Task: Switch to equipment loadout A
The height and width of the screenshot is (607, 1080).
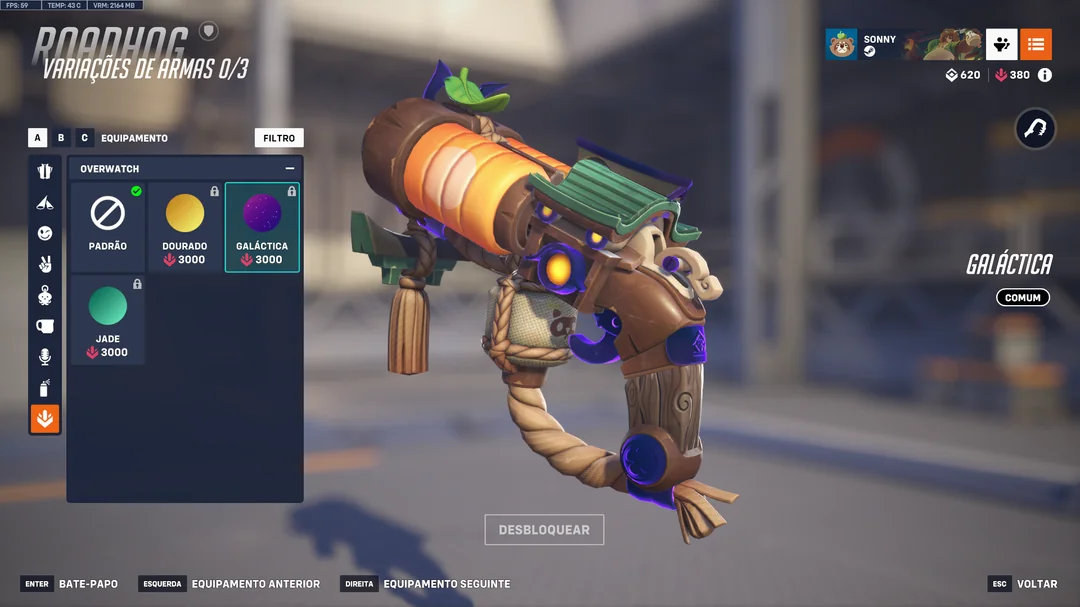Action: coord(38,138)
